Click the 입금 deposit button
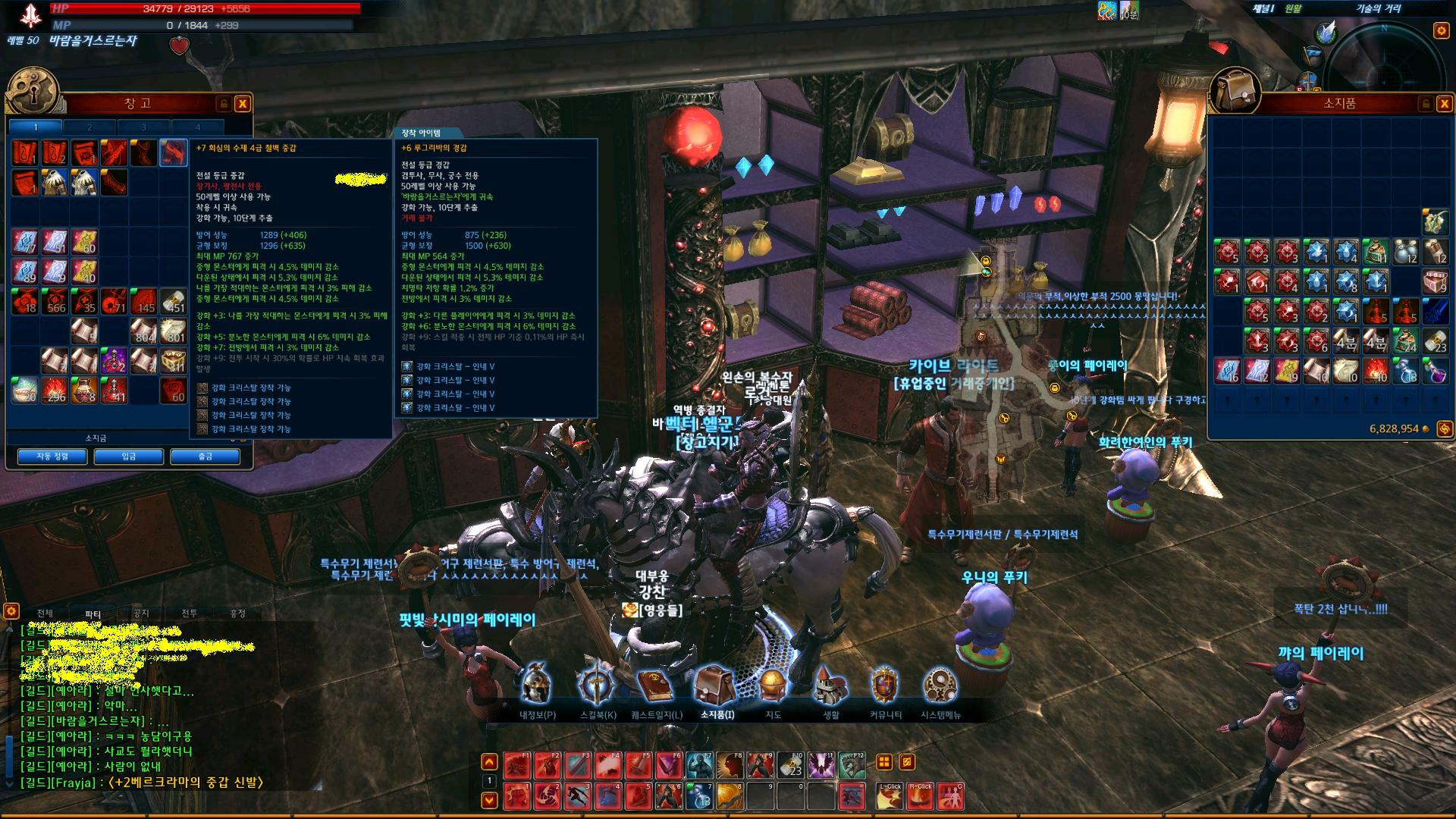This screenshot has height=819, width=1456. pyautogui.click(x=128, y=457)
